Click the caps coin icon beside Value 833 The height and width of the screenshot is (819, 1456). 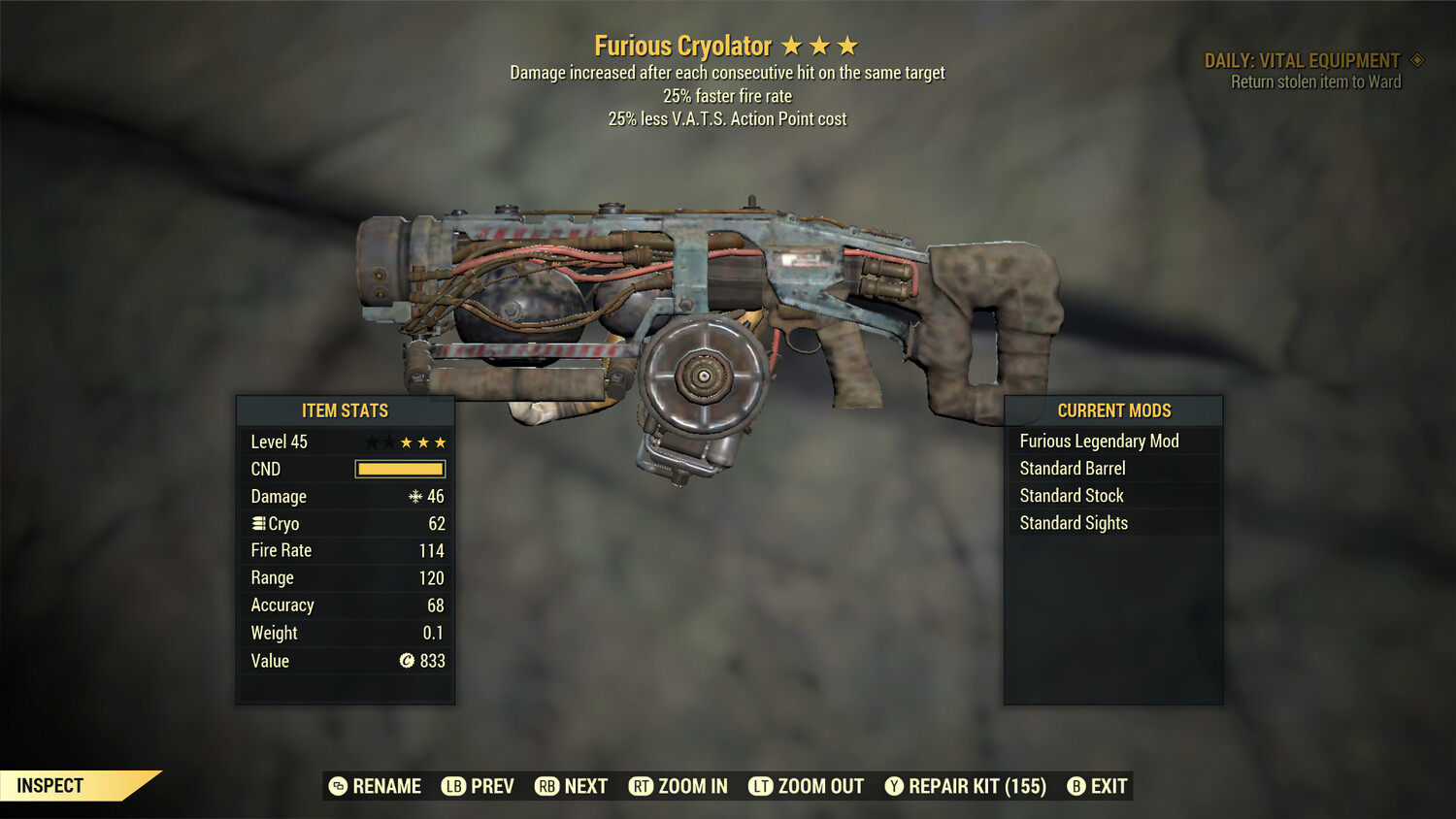(x=408, y=661)
